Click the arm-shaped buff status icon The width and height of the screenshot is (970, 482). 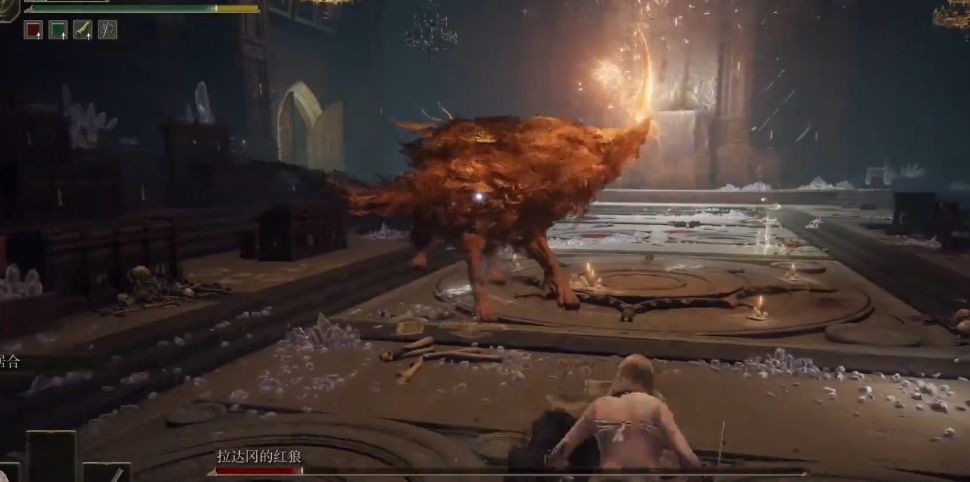click(x=83, y=30)
